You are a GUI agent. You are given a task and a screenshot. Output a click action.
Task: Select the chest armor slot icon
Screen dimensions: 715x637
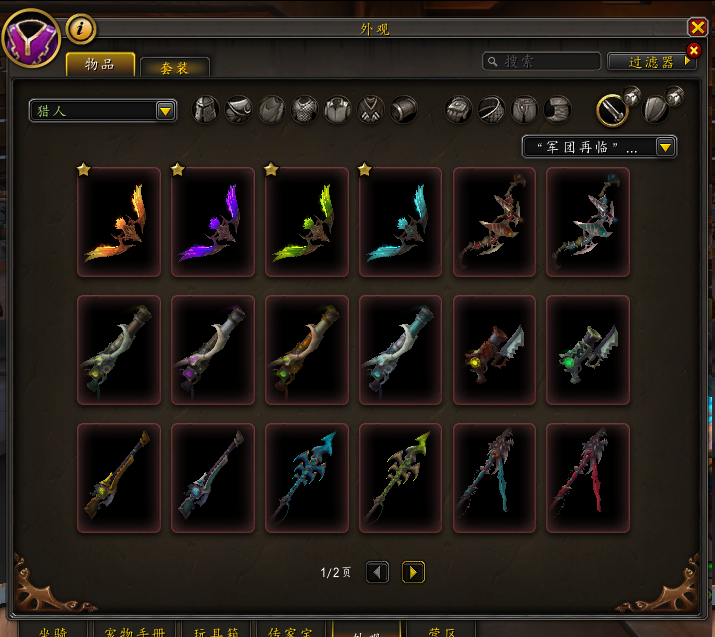305,109
